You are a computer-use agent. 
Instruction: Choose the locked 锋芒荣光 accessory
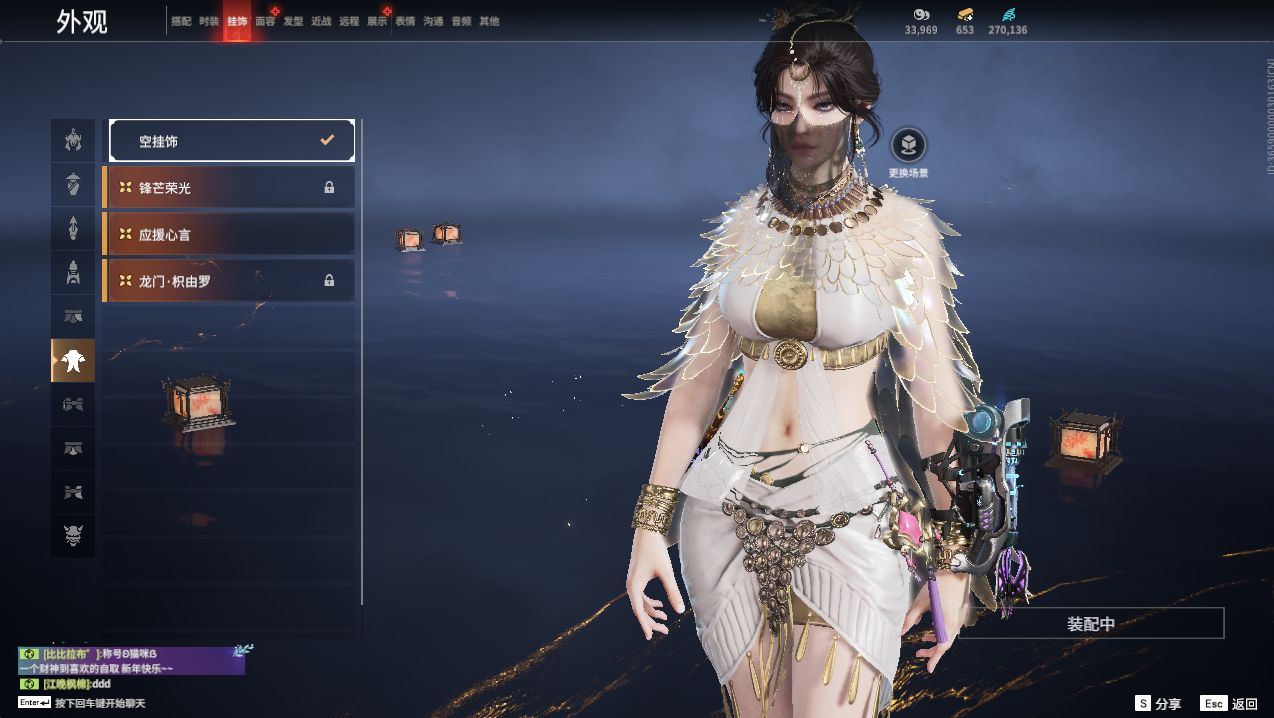pyautogui.click(x=230, y=188)
